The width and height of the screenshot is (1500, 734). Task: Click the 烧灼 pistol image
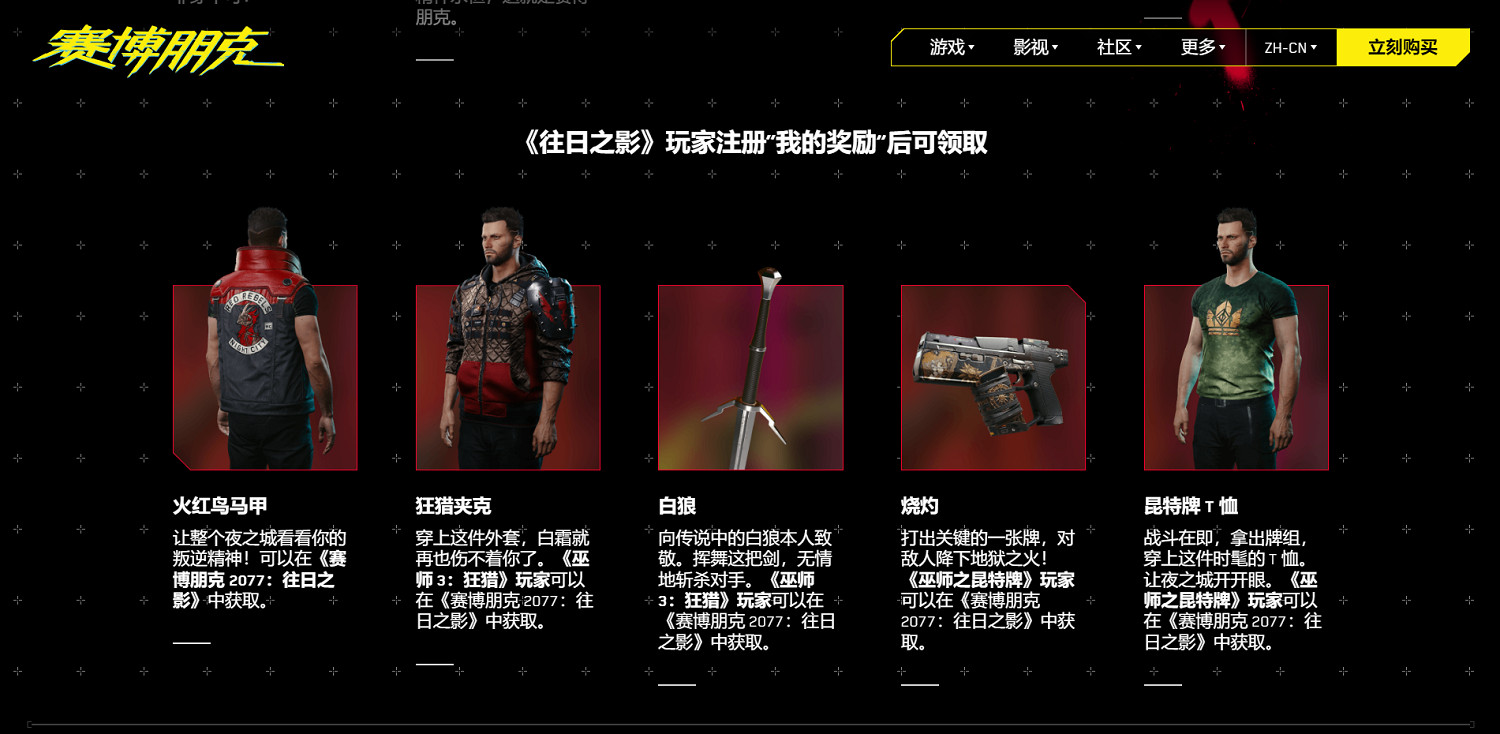(x=993, y=377)
